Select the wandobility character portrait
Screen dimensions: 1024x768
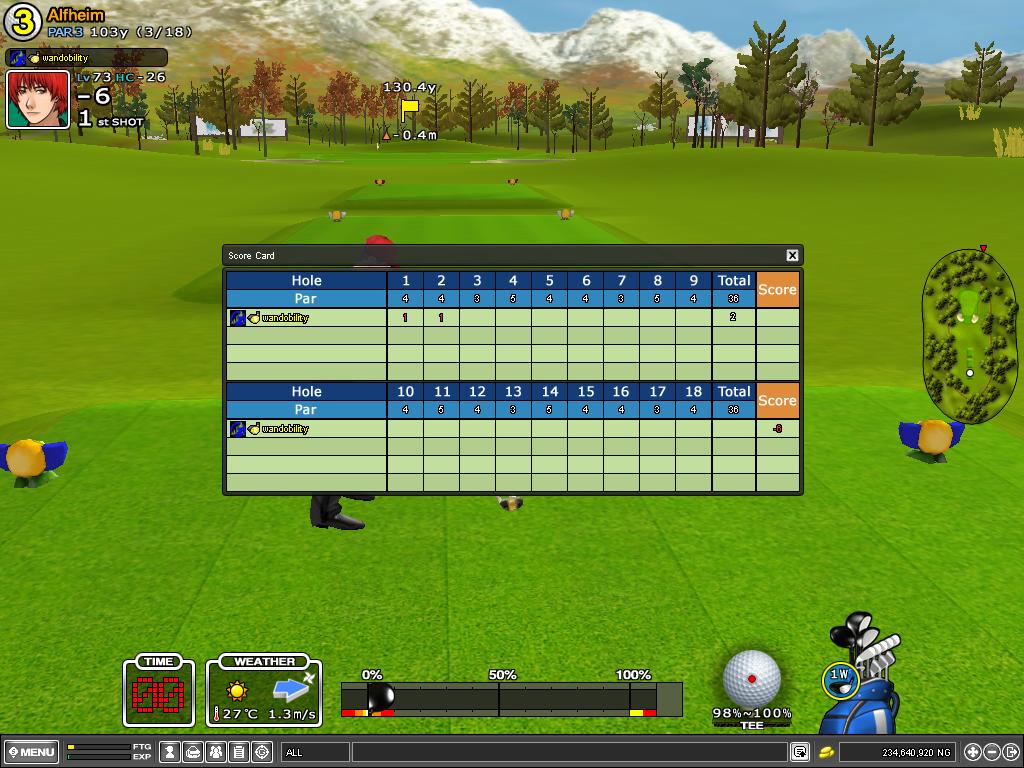coord(38,99)
